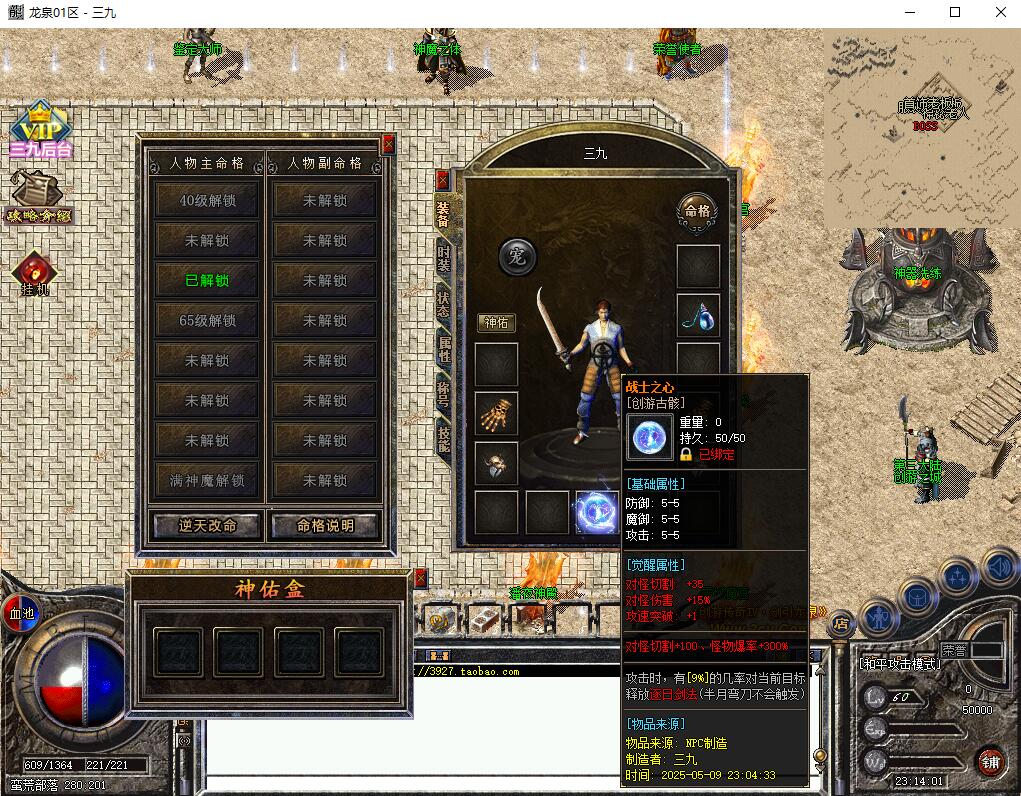Select the 40级解锁 main fate slot
Image resolution: width=1021 pixels, height=796 pixels.
(208, 200)
